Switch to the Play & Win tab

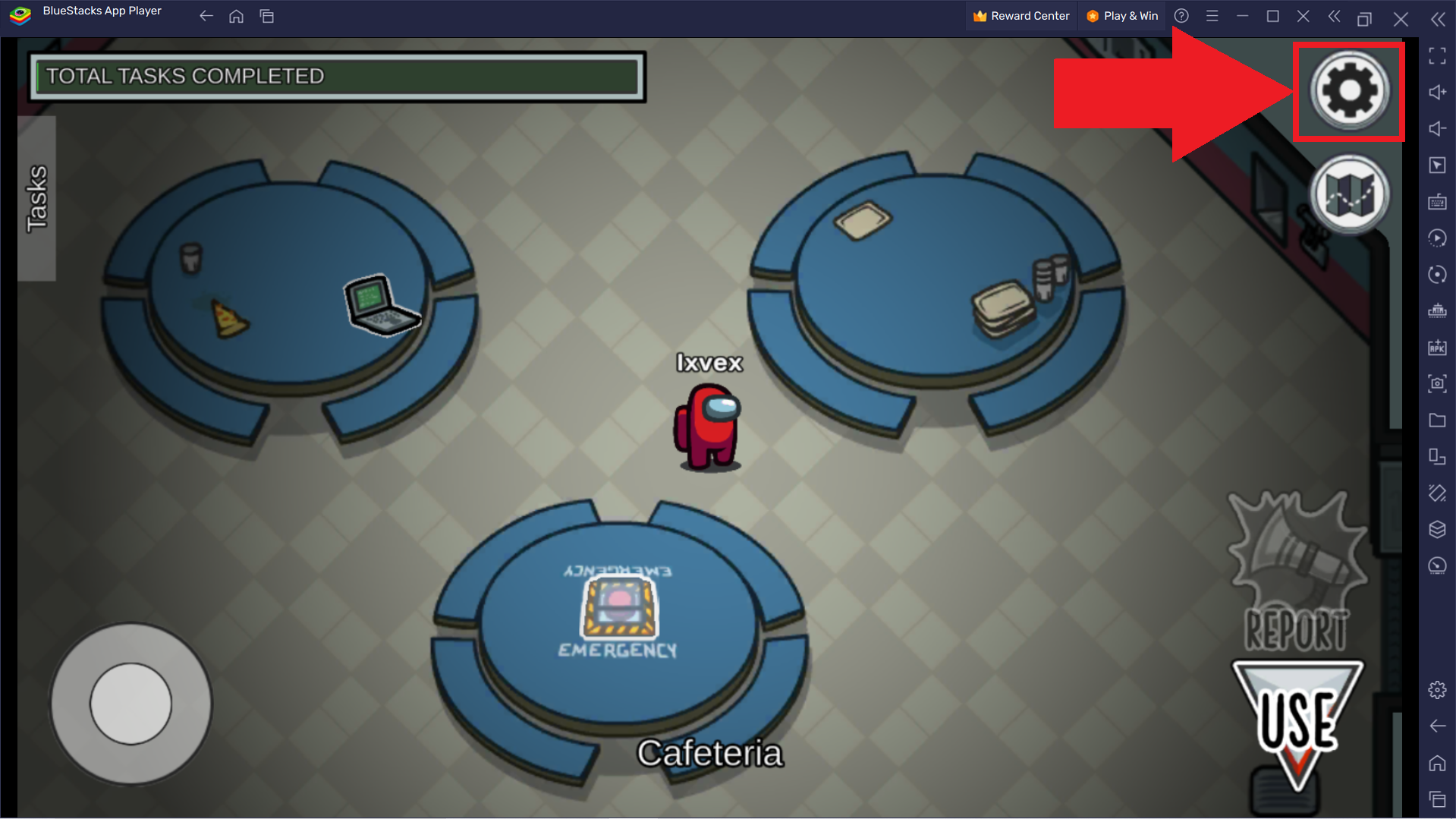point(1121,15)
